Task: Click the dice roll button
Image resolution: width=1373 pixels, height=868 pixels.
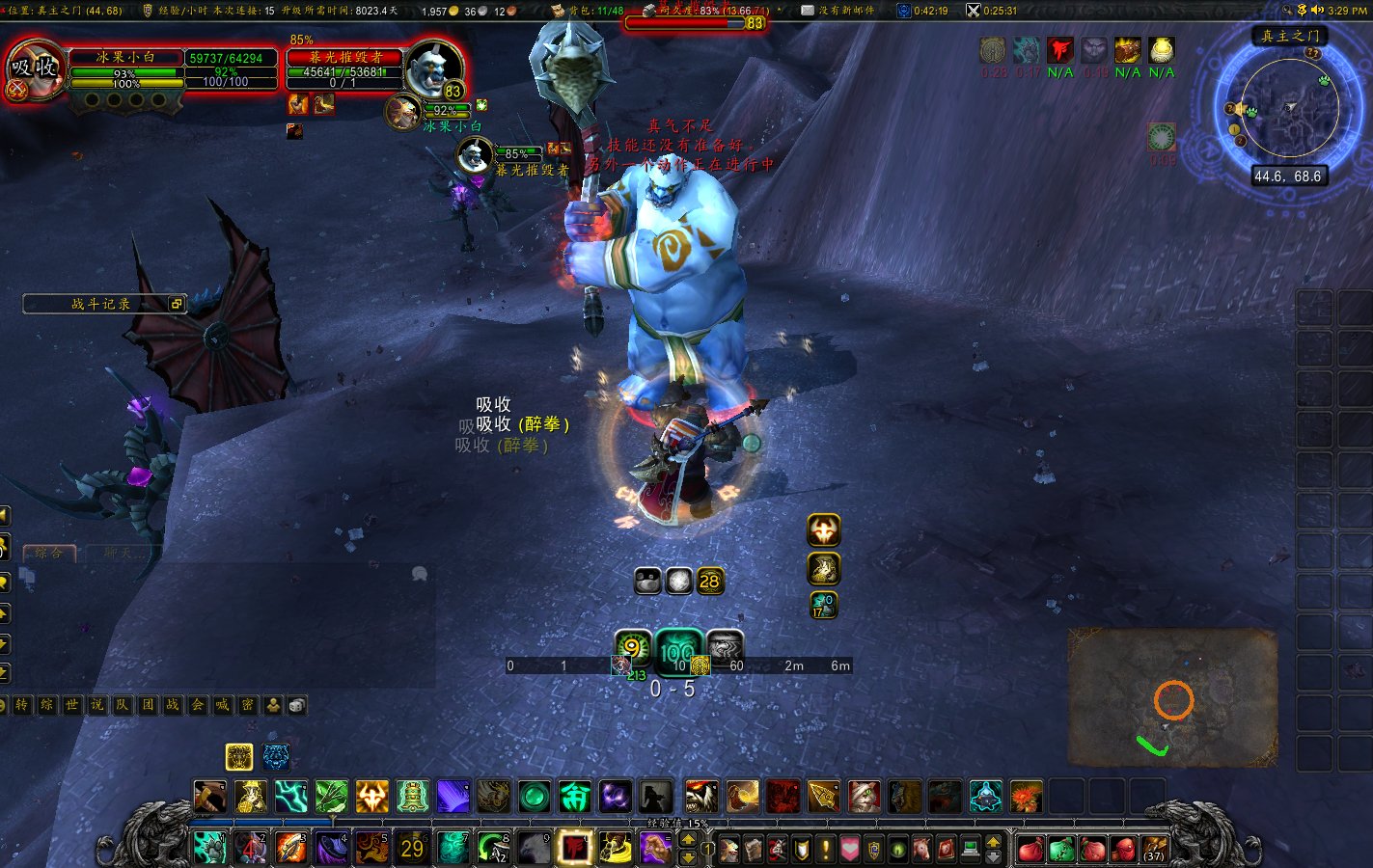Action: click(x=297, y=705)
